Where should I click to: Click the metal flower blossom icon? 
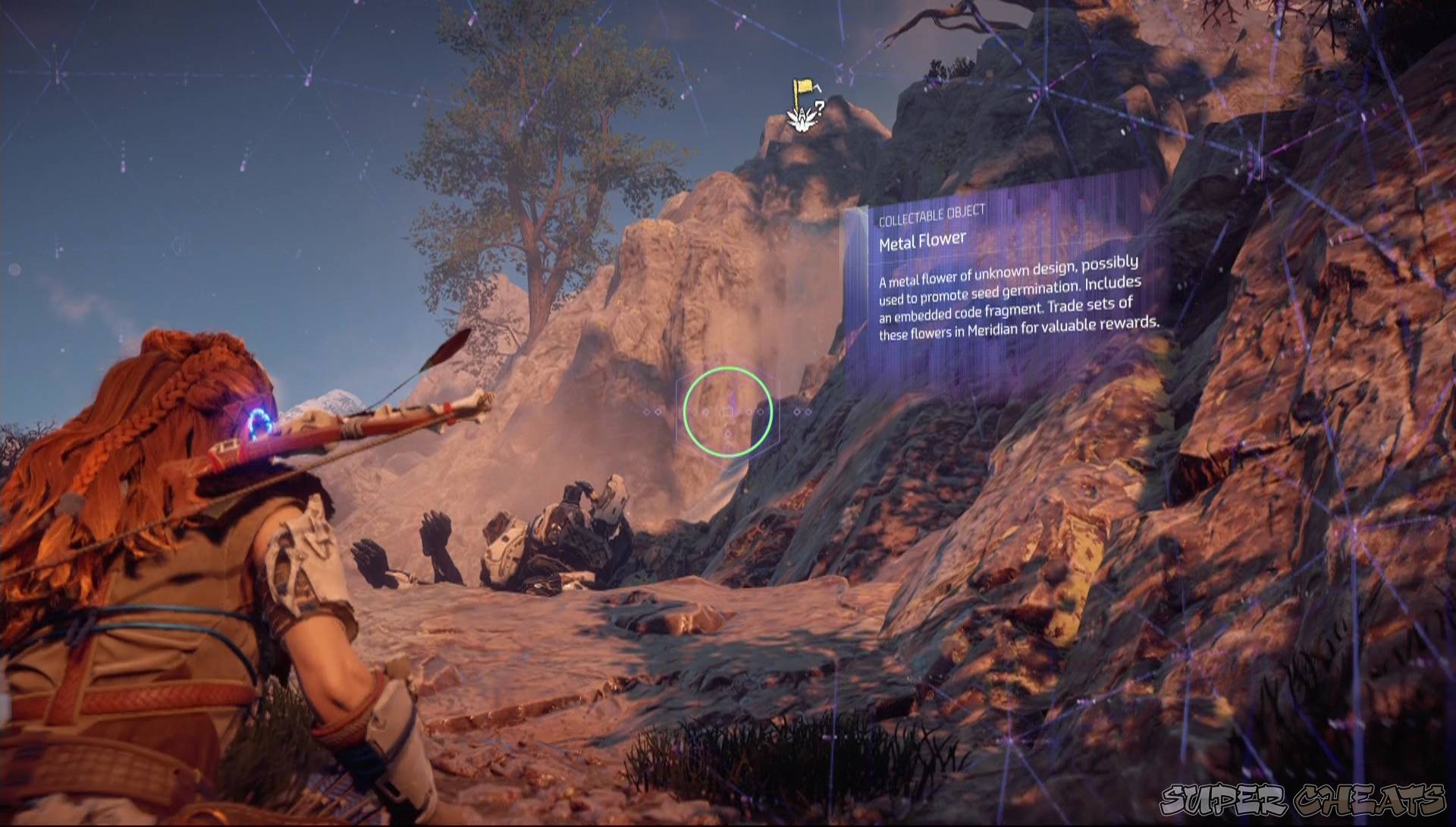point(801,120)
